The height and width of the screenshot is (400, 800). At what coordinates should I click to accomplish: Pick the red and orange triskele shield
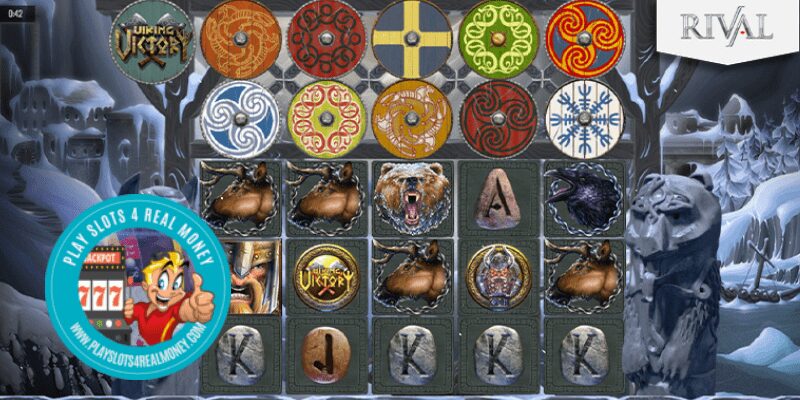point(586,38)
